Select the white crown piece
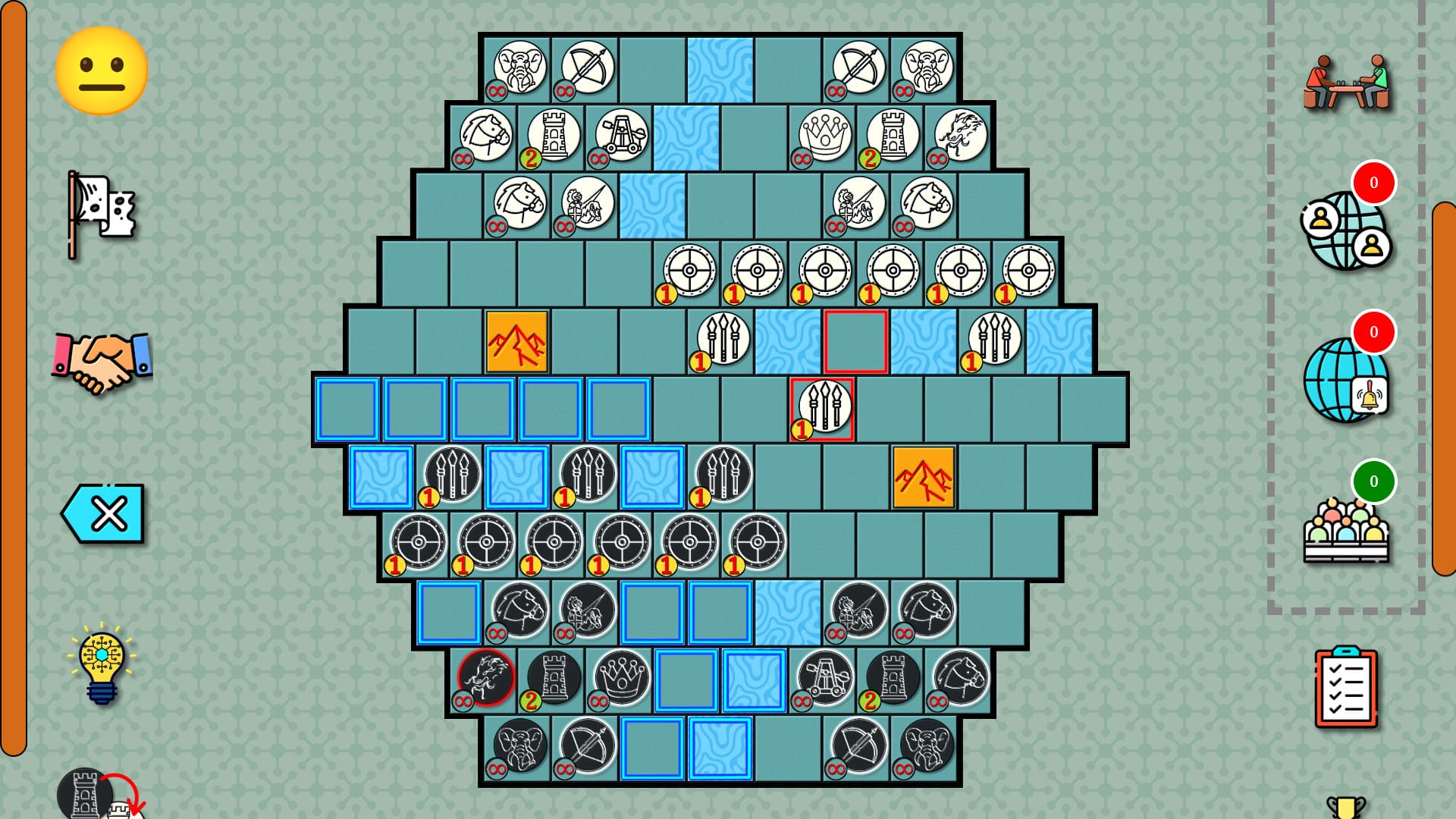This screenshot has width=1456, height=819. pos(824,135)
